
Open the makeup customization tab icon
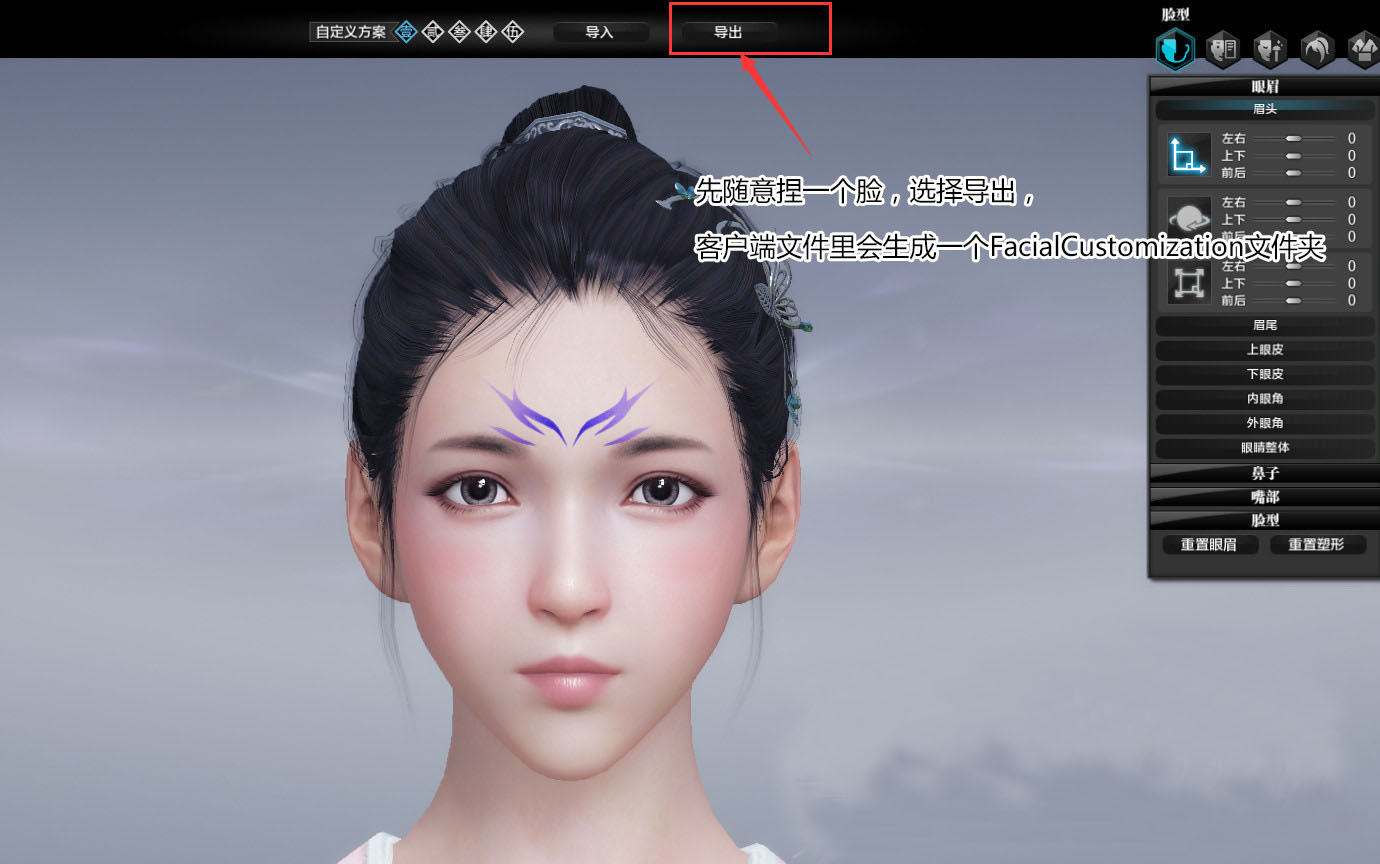point(1222,48)
